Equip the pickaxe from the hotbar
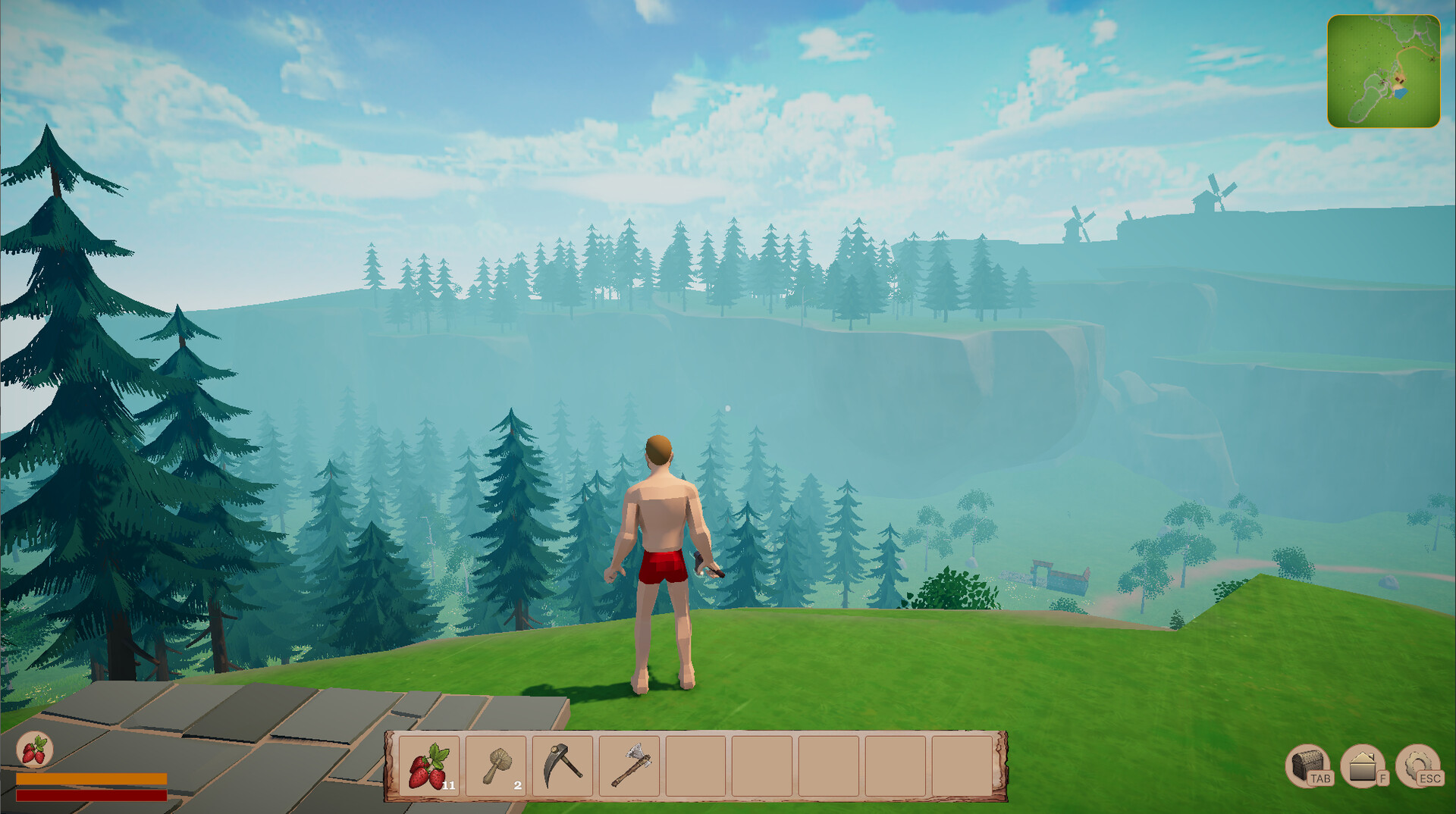1456x814 pixels. 563,765
